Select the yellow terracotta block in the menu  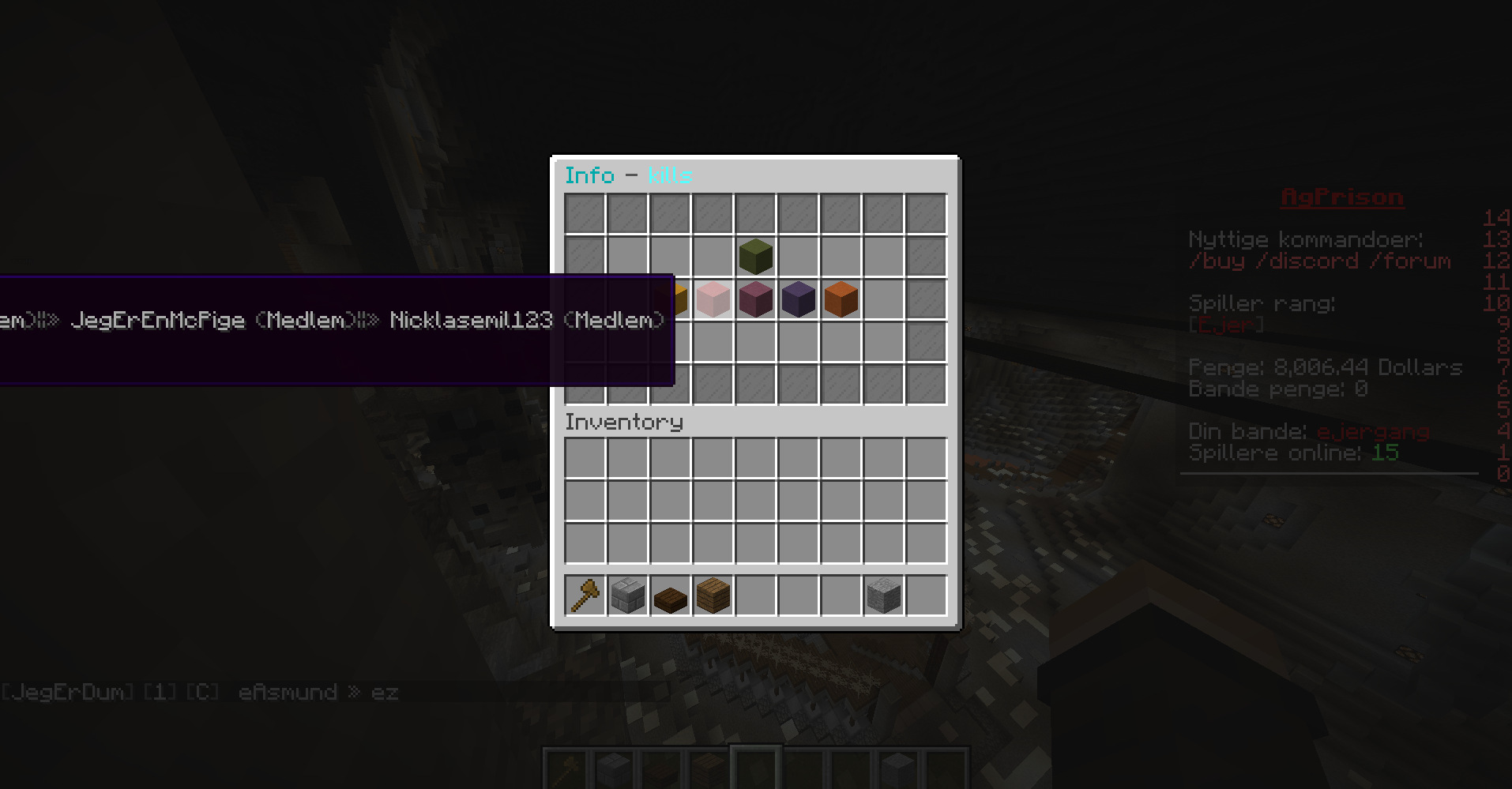(x=679, y=299)
